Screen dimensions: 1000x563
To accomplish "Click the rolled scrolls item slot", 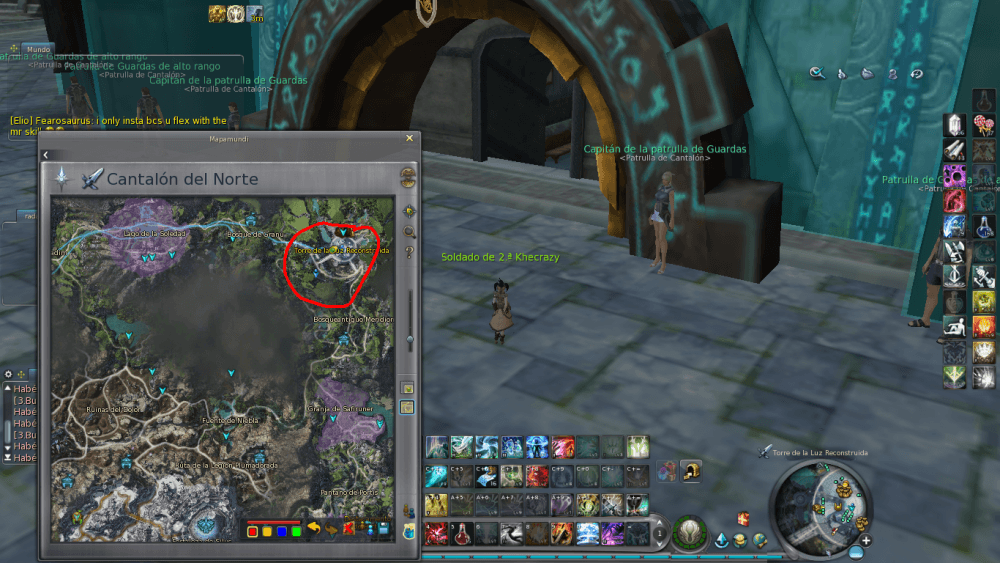I will pyautogui.click(x=955, y=149).
